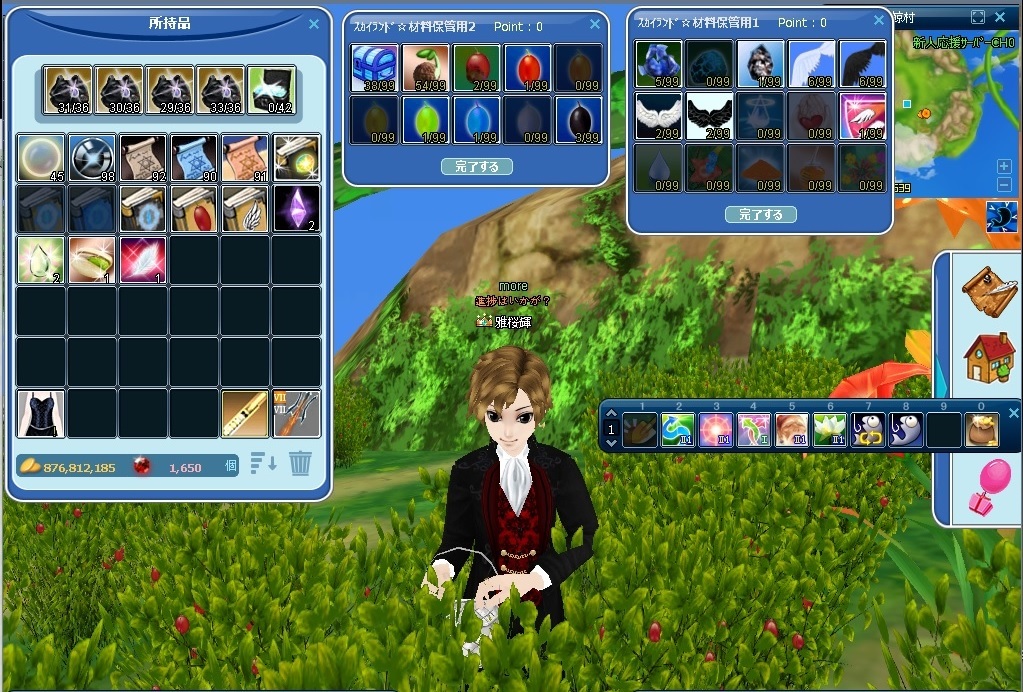The image size is (1023, 692).
Task: Zoom in on the minimap
Action: coord(1004,166)
